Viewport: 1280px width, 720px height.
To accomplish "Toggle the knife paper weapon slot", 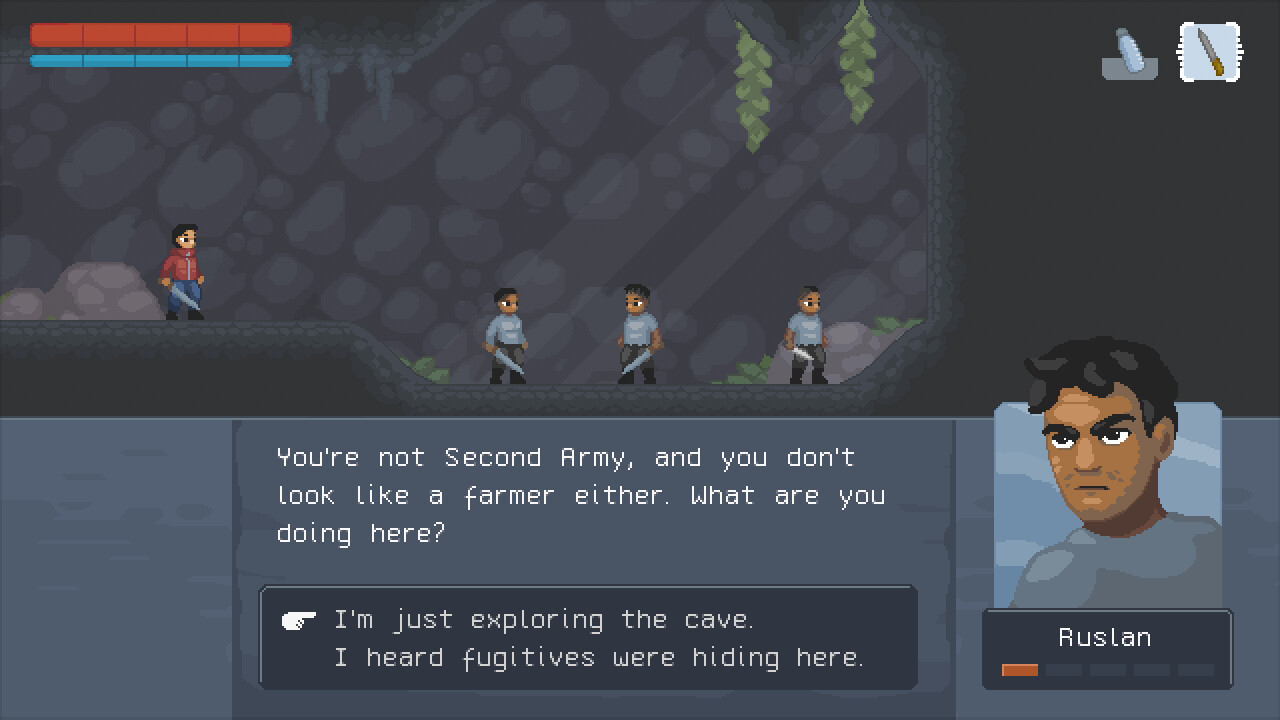I will (1209, 52).
